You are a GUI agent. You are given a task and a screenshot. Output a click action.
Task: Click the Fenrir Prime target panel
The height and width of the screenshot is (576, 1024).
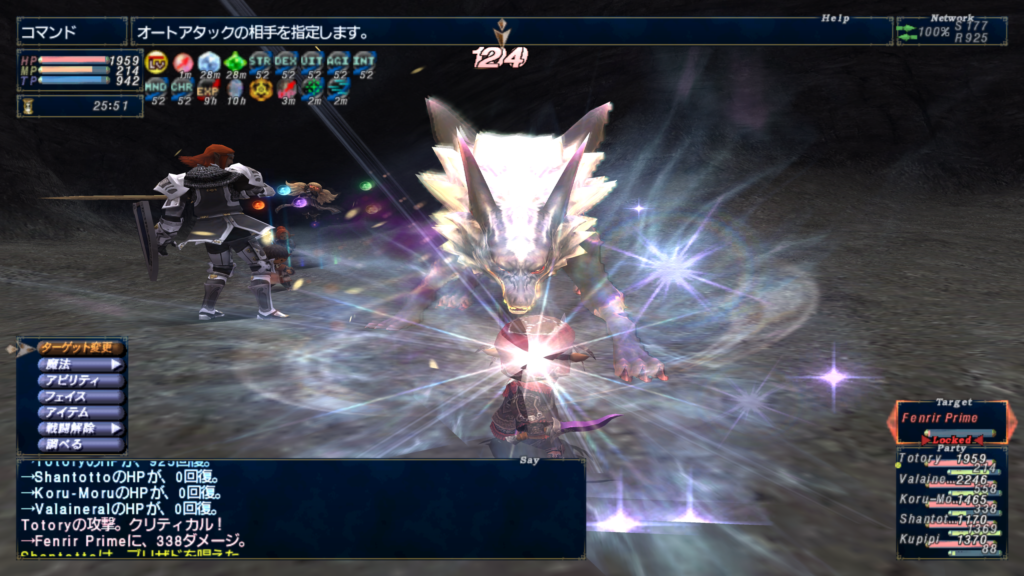(x=951, y=419)
